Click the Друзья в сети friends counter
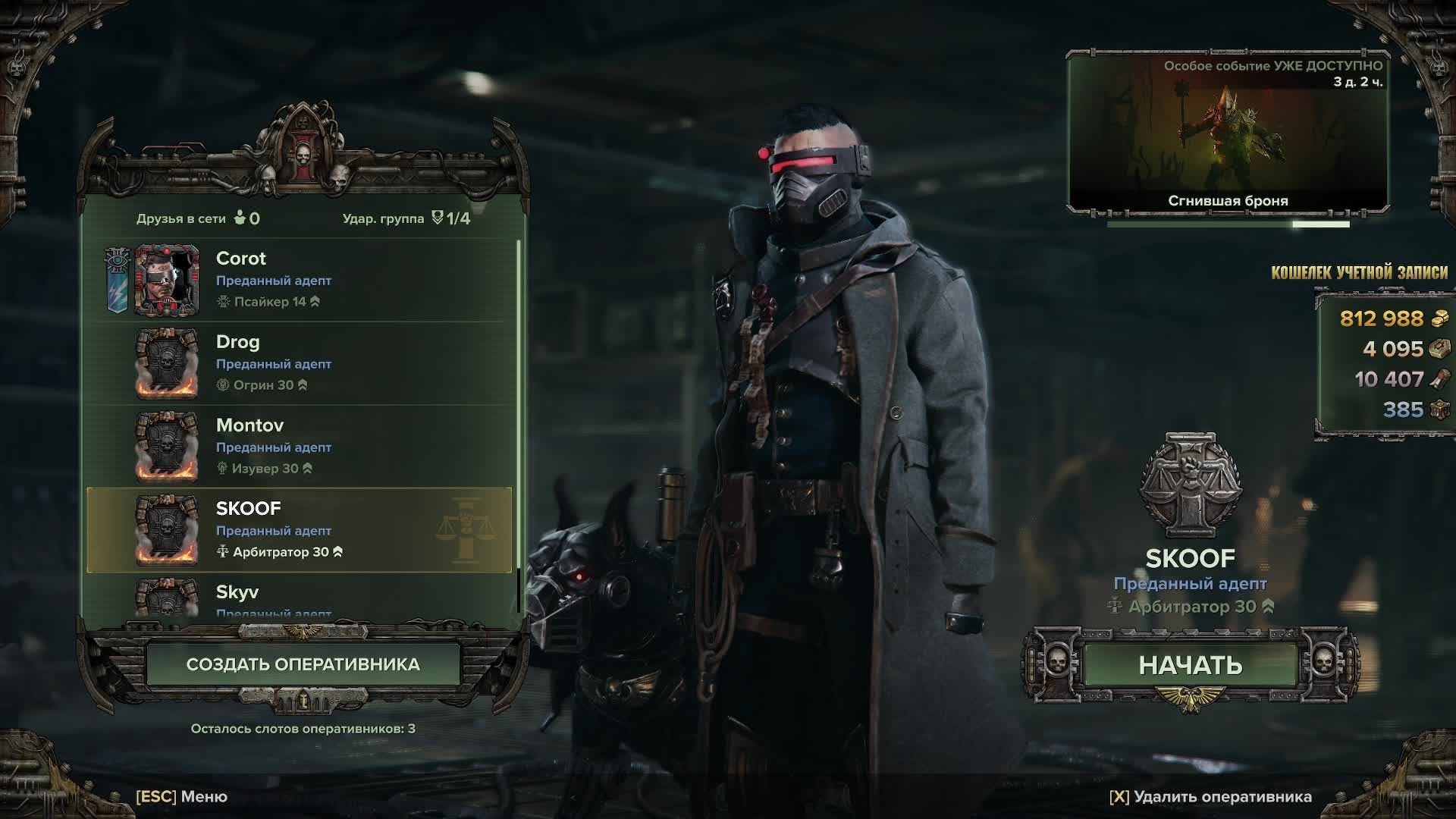 (198, 218)
